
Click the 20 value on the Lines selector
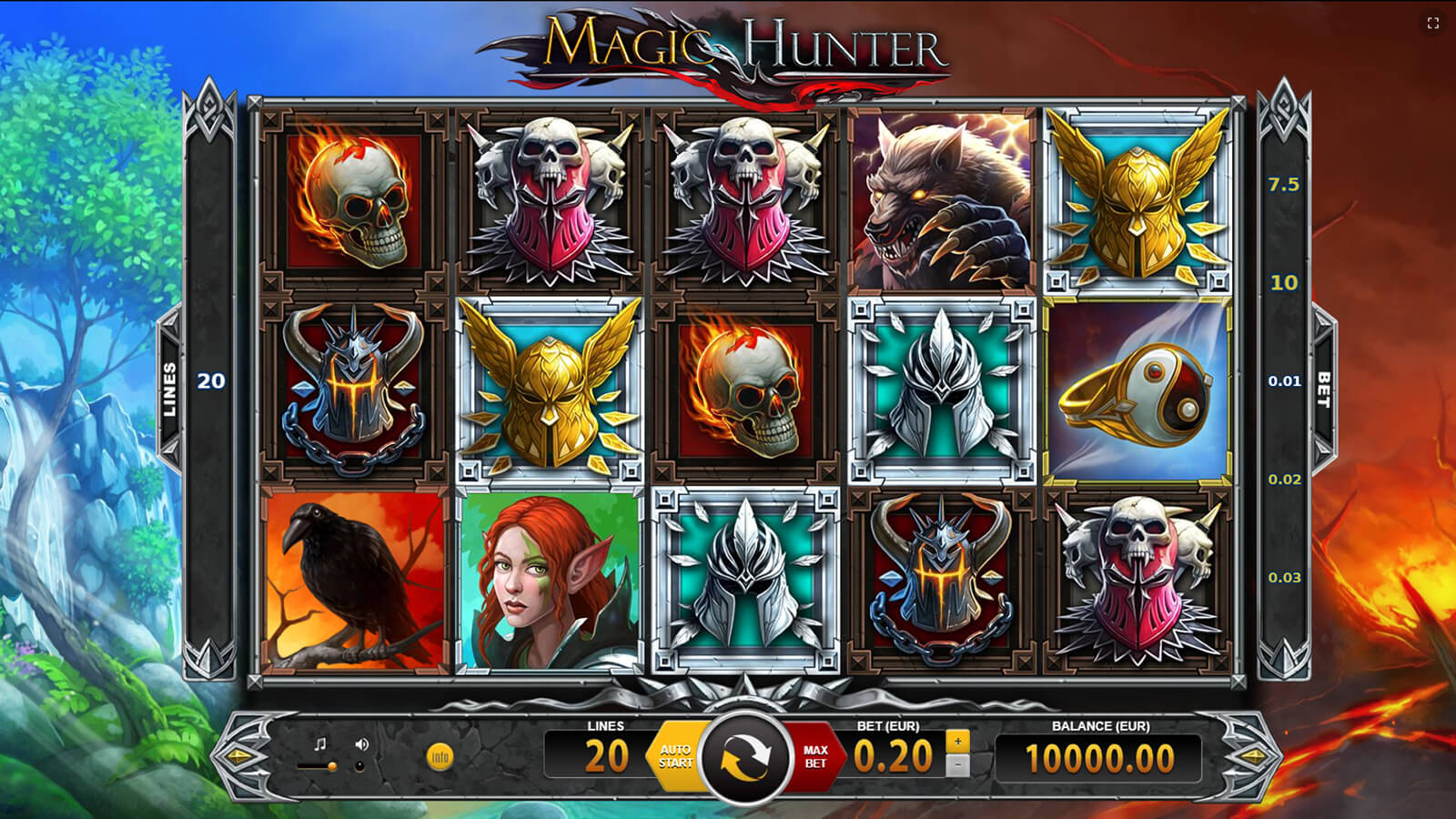tap(211, 381)
